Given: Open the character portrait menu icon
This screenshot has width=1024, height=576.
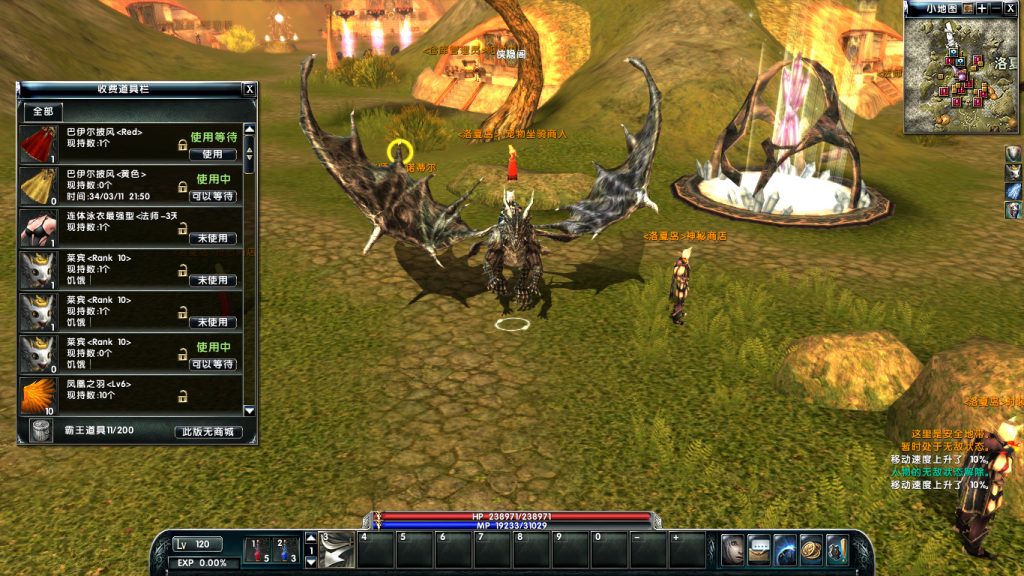Looking at the screenshot, I should pyautogui.click(x=733, y=549).
